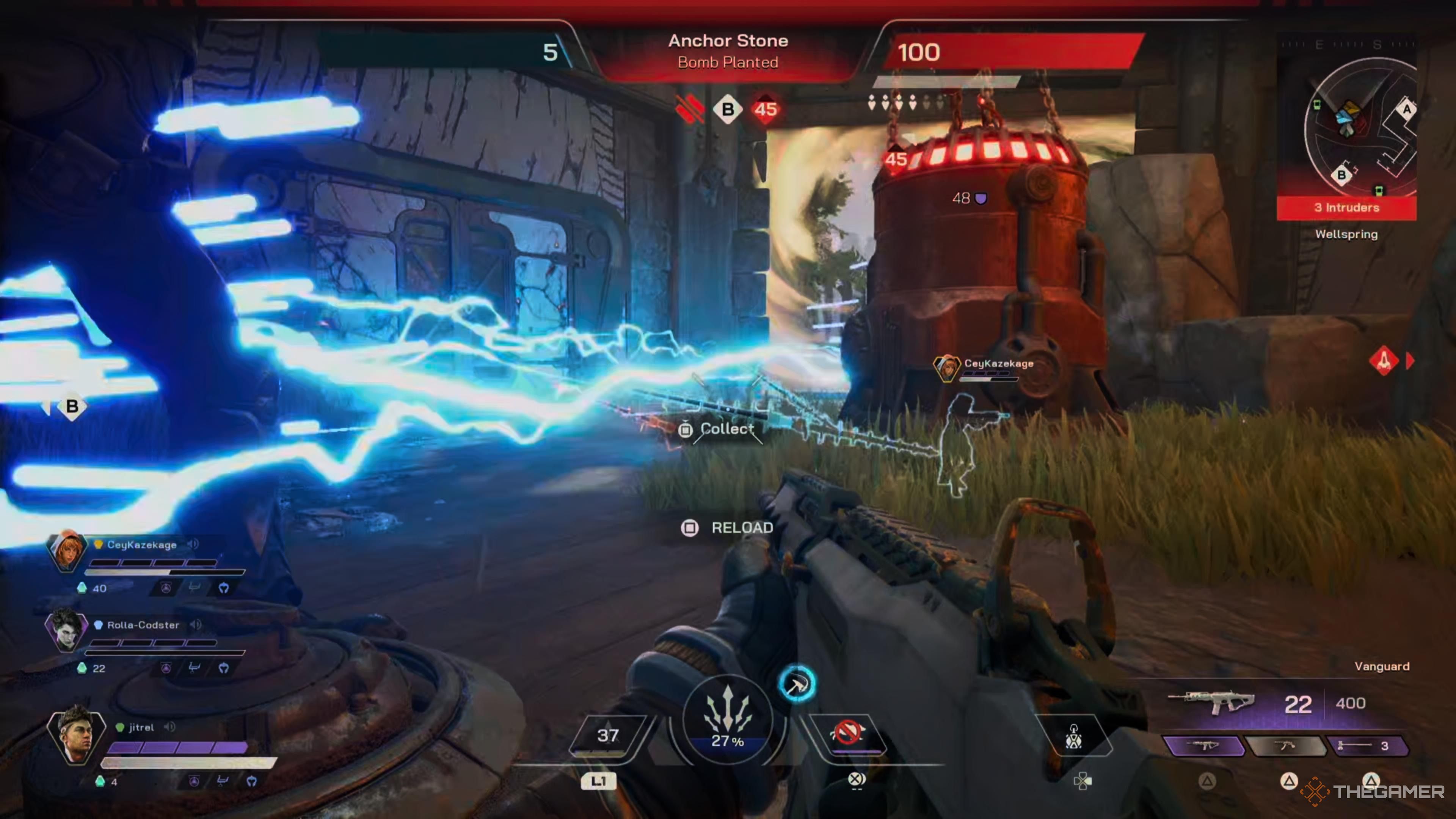The width and height of the screenshot is (1456, 819).
Task: Click the red bomb timer diamond showing 45
Action: [x=765, y=109]
